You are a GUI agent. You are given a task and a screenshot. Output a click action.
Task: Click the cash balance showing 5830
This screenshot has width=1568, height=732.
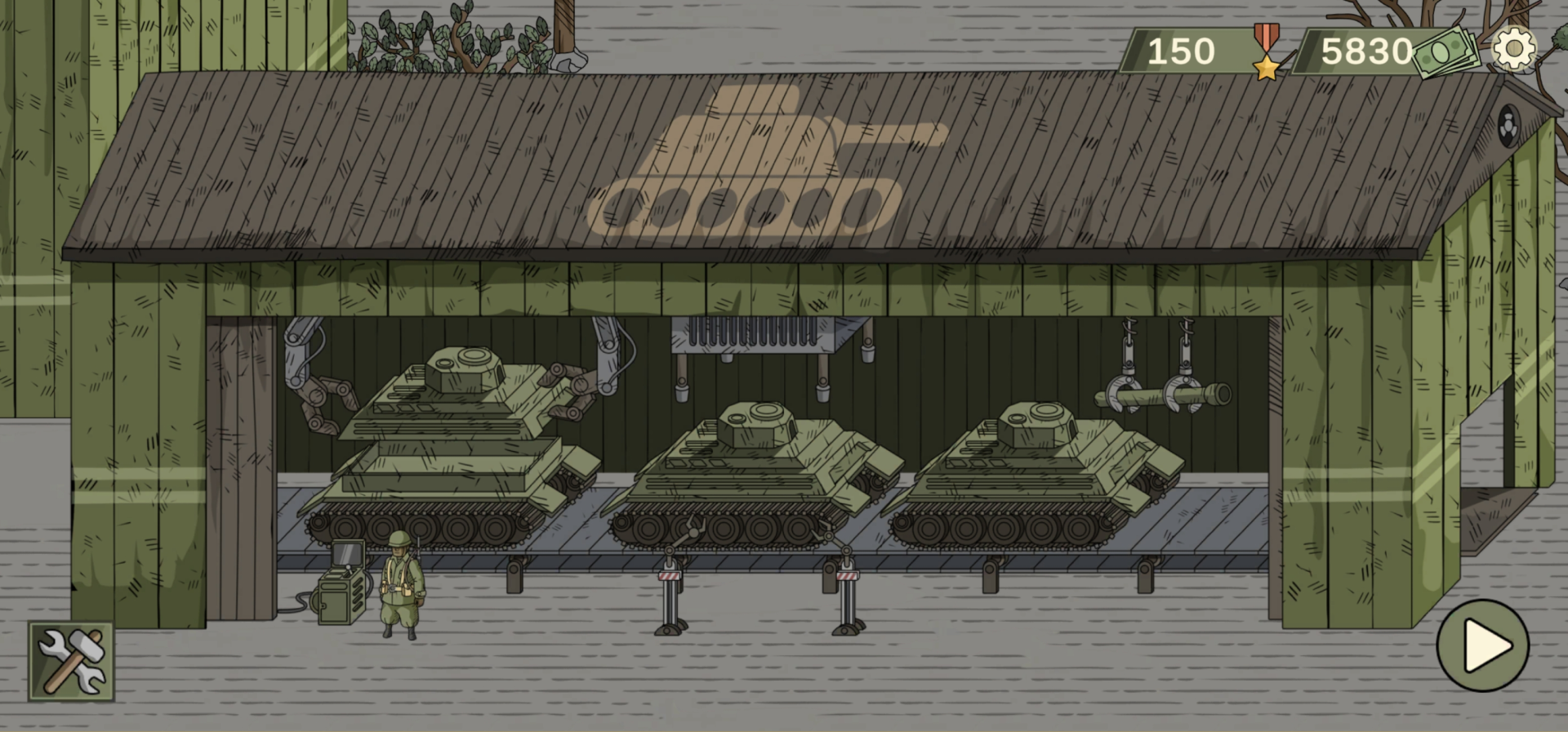[x=1367, y=51]
